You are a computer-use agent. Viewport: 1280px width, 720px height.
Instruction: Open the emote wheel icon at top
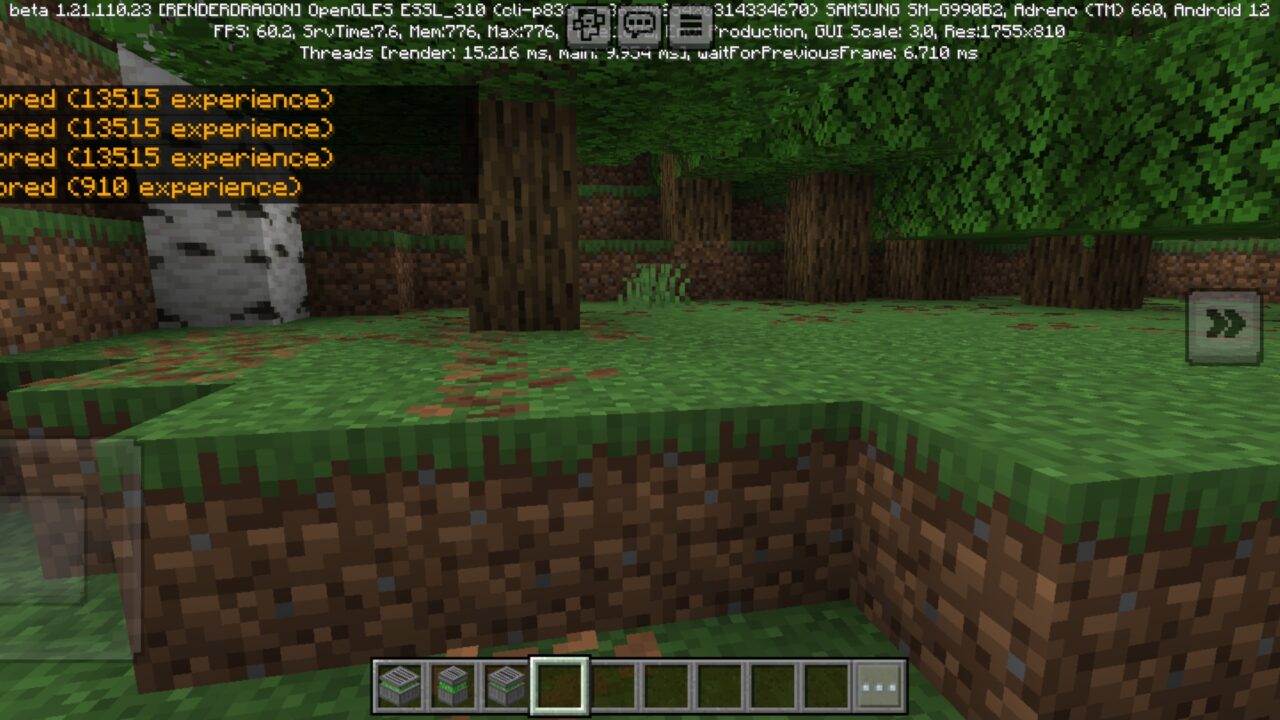click(588, 22)
